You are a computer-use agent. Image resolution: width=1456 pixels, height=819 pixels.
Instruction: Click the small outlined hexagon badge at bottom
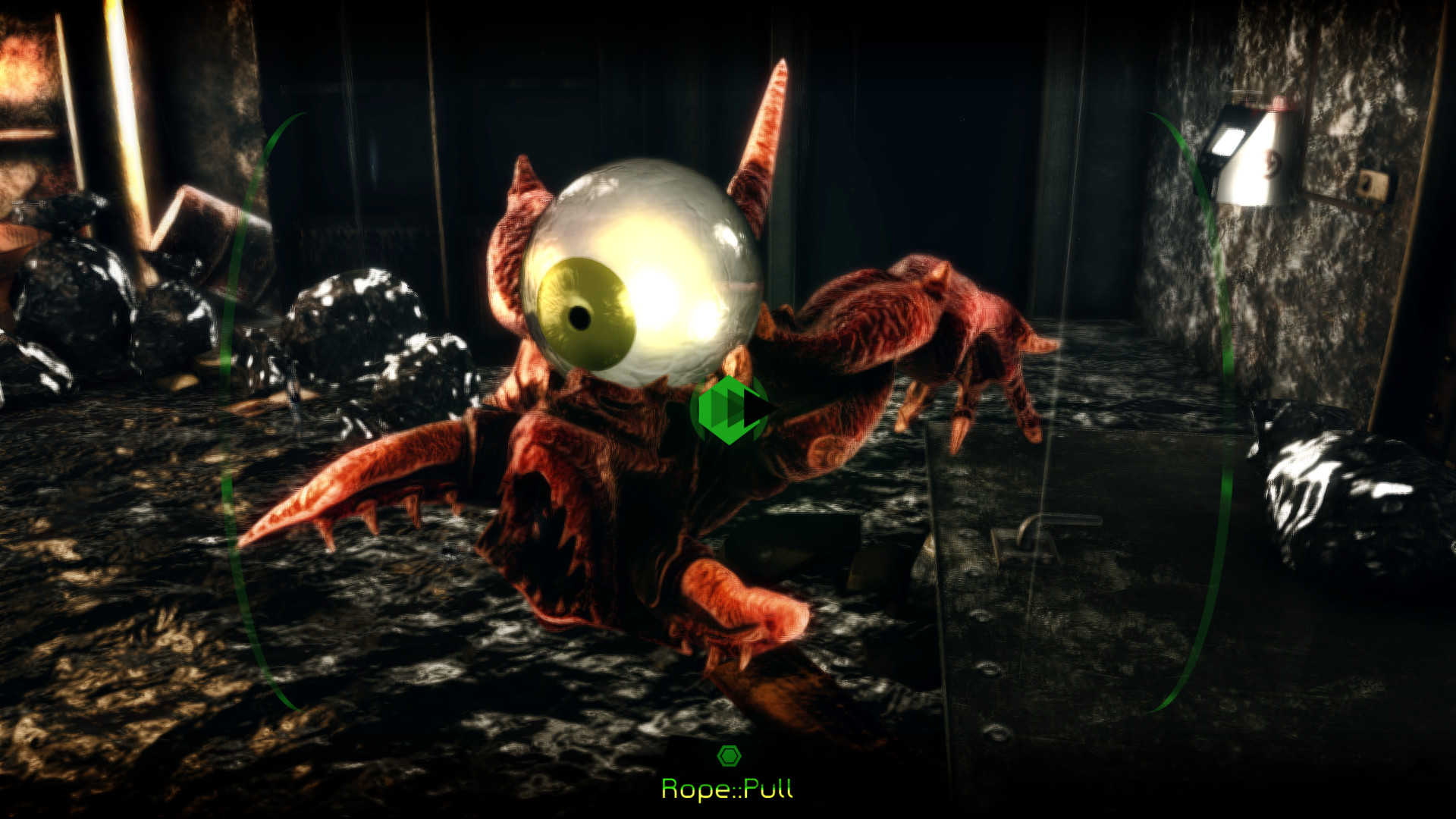(x=730, y=755)
